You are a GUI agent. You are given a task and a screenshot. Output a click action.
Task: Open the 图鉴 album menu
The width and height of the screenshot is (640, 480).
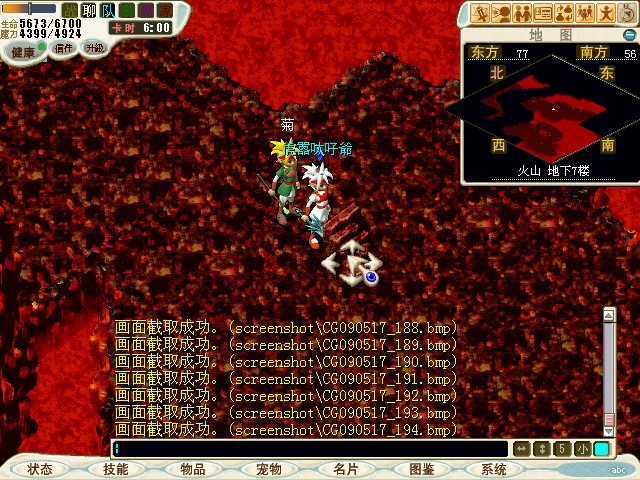click(x=421, y=468)
